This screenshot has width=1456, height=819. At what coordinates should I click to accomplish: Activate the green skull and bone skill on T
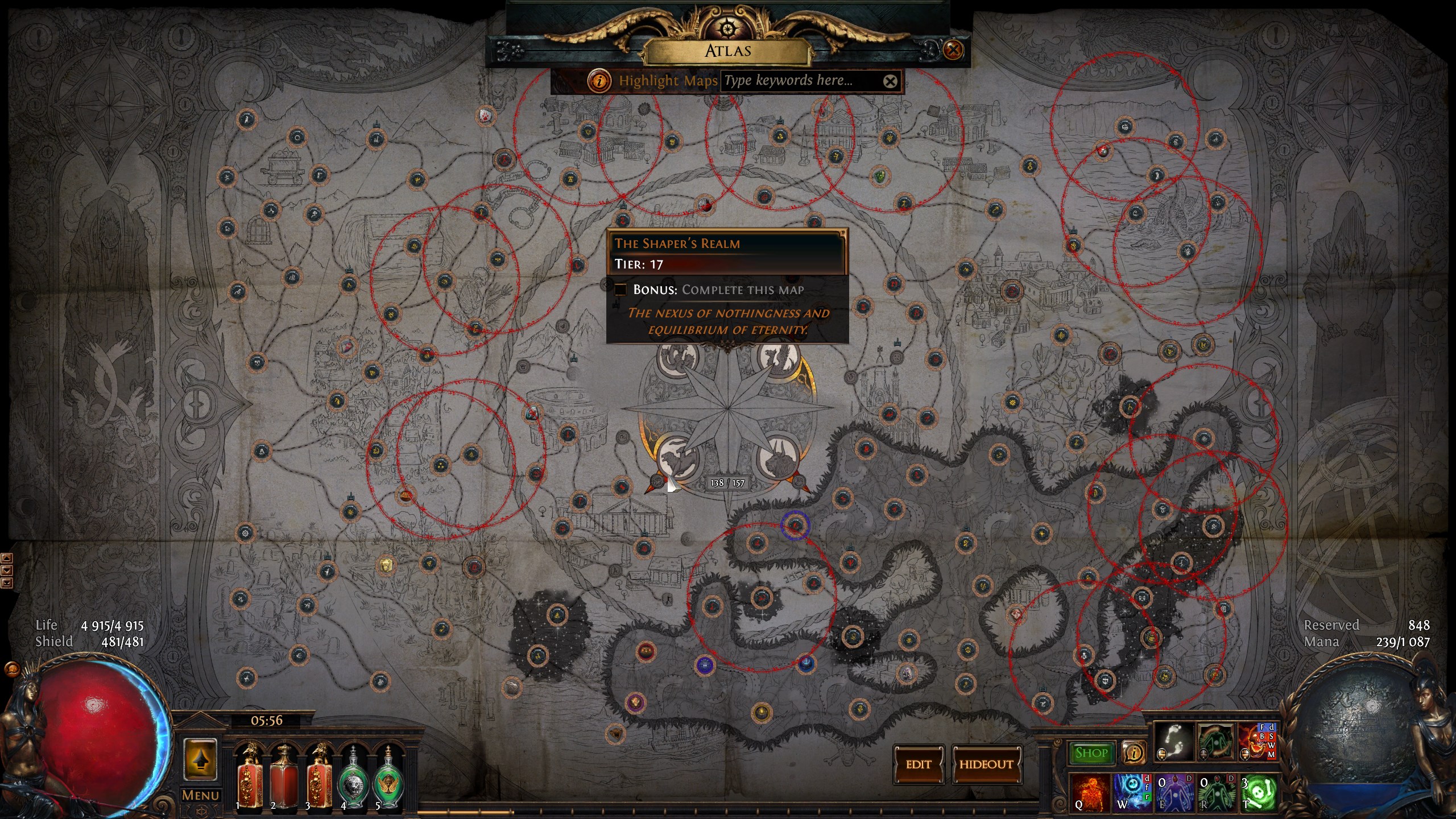[1258, 793]
